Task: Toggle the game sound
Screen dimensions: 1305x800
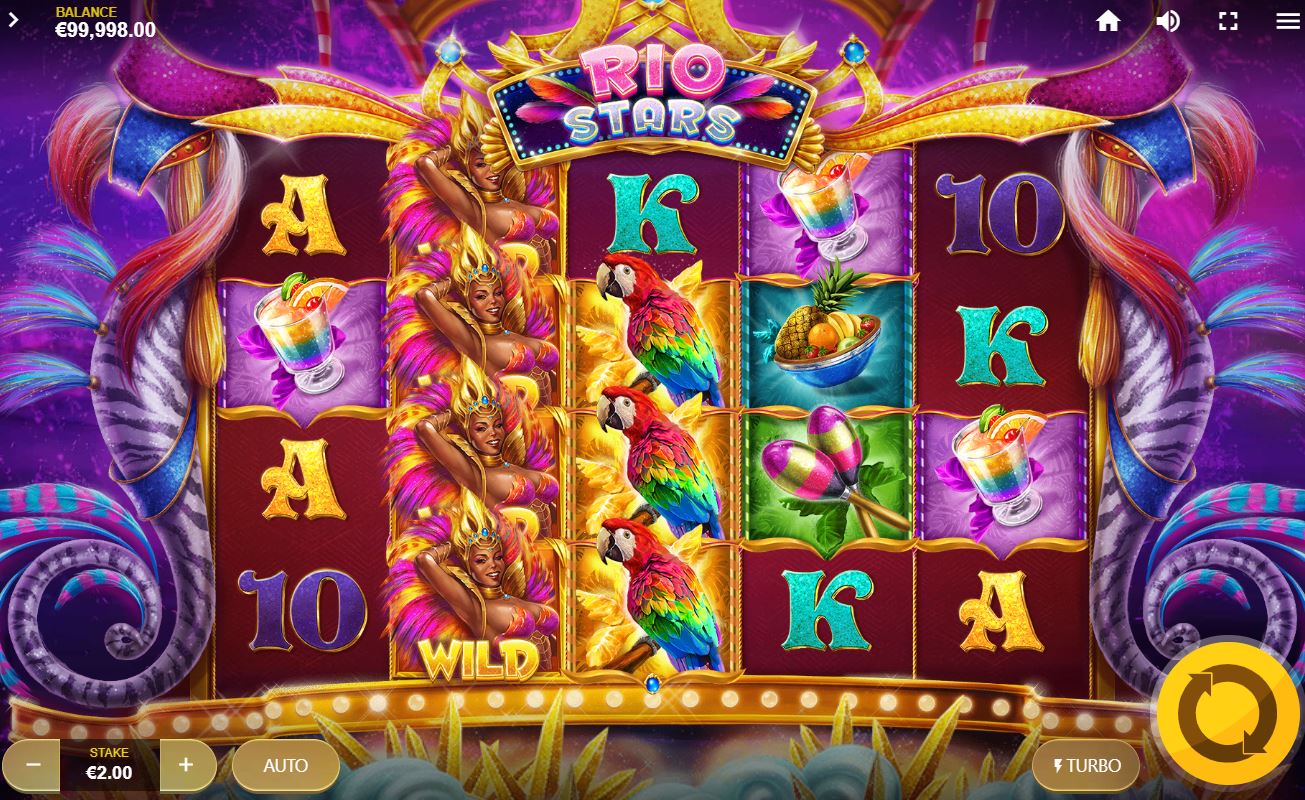Action: (1168, 21)
